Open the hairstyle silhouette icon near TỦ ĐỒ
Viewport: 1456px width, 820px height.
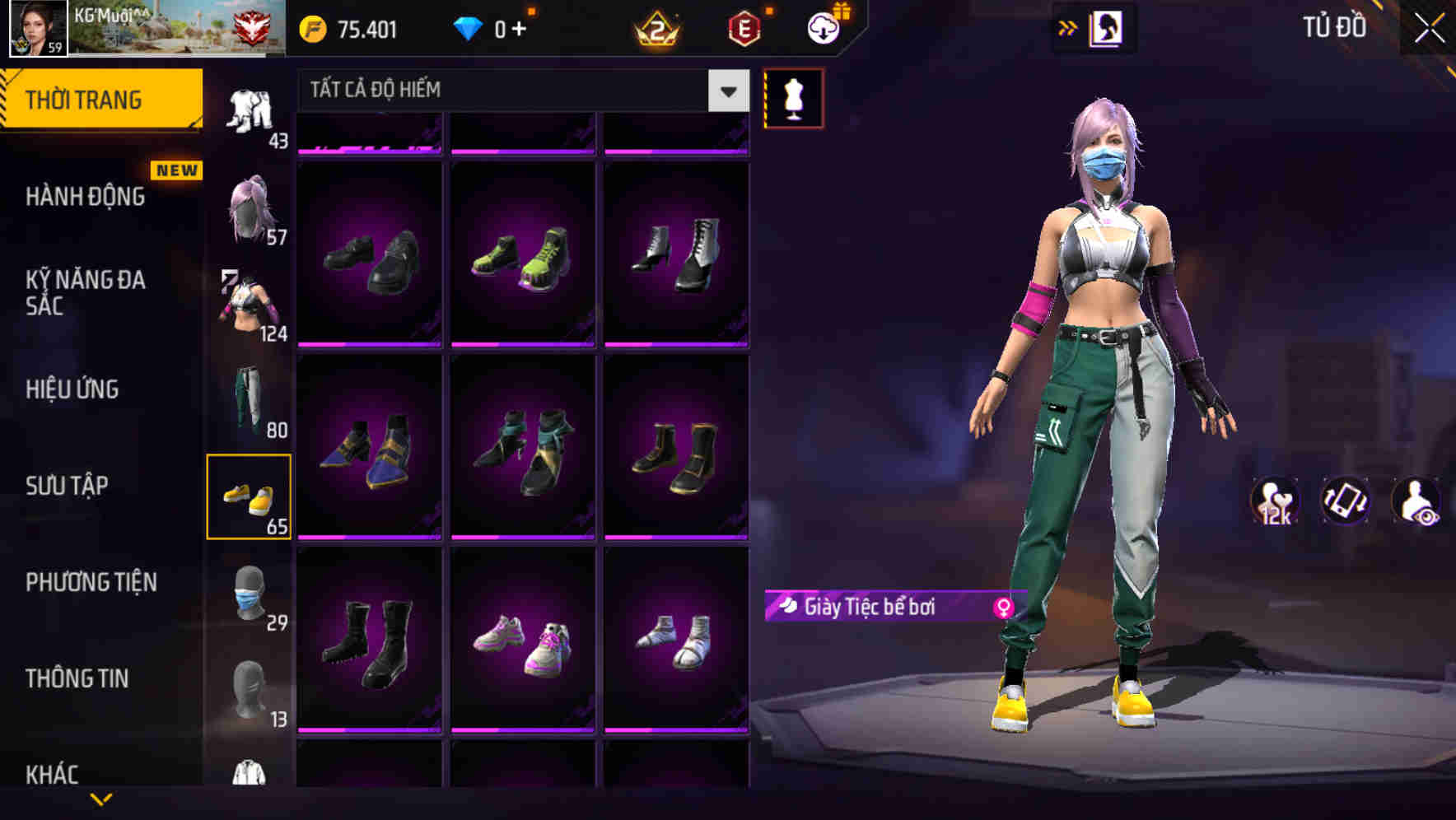click(x=1108, y=27)
